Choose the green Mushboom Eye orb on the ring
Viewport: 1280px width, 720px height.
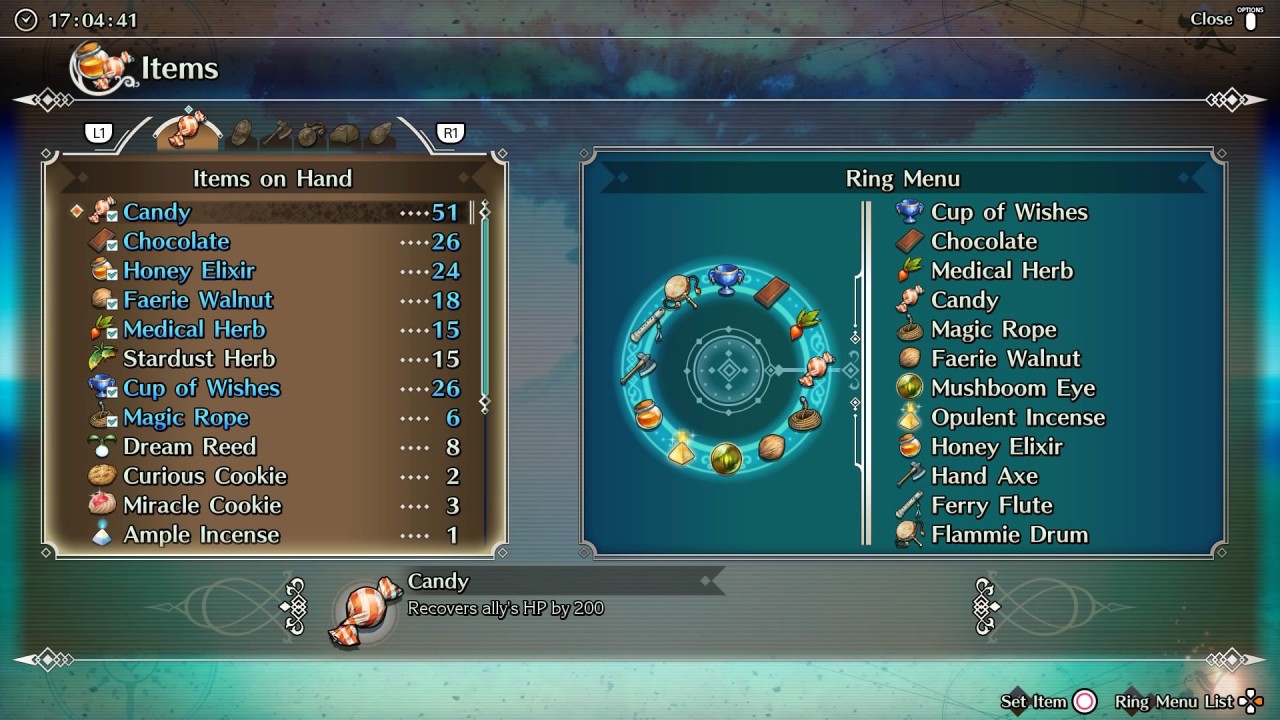726,459
